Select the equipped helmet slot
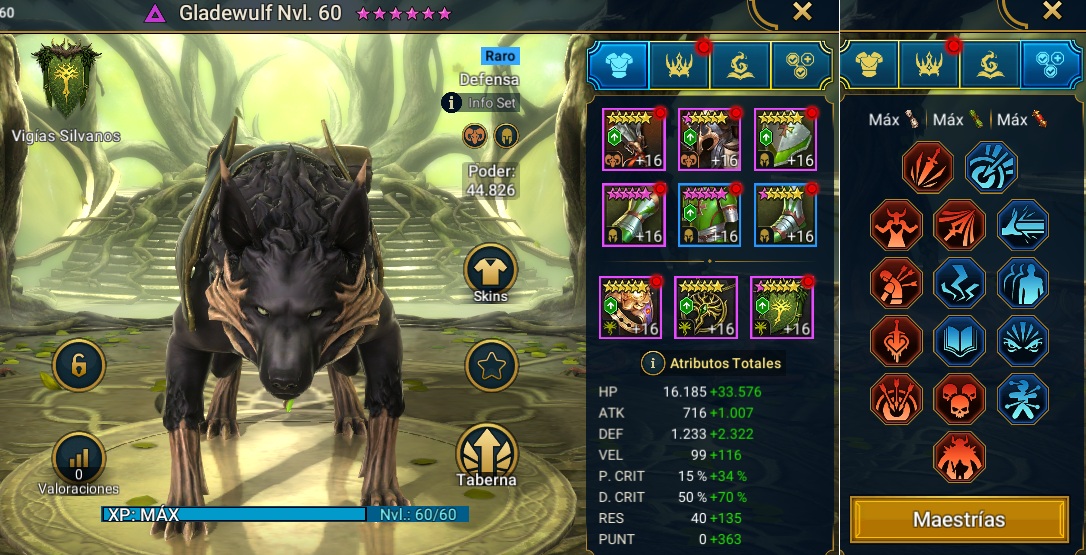This screenshot has width=1086, height=555. [710, 139]
